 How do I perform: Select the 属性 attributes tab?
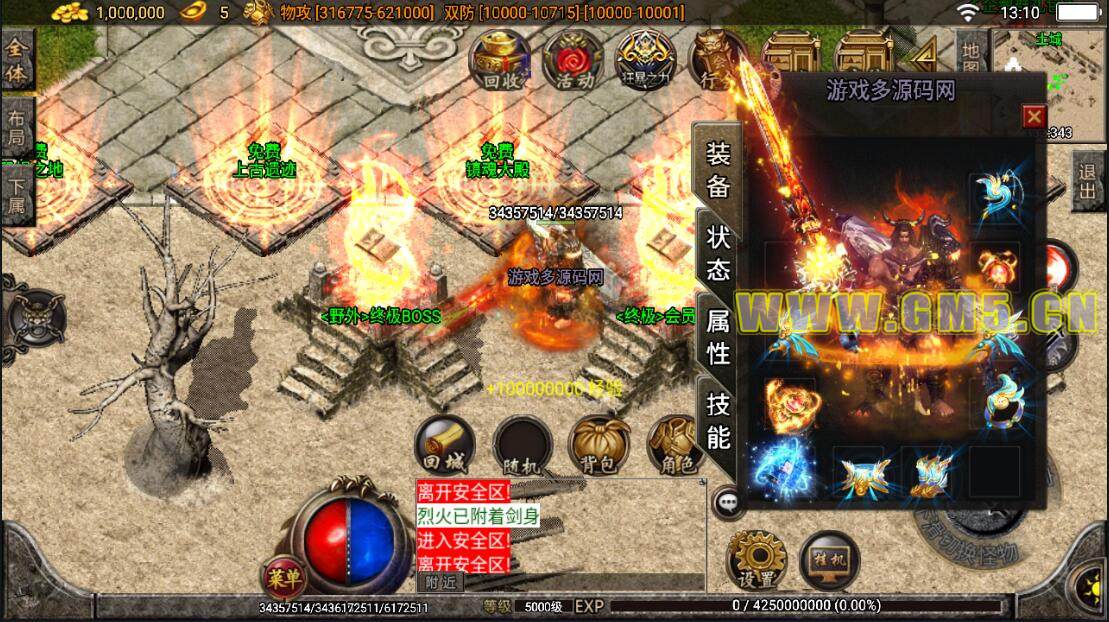point(718,337)
